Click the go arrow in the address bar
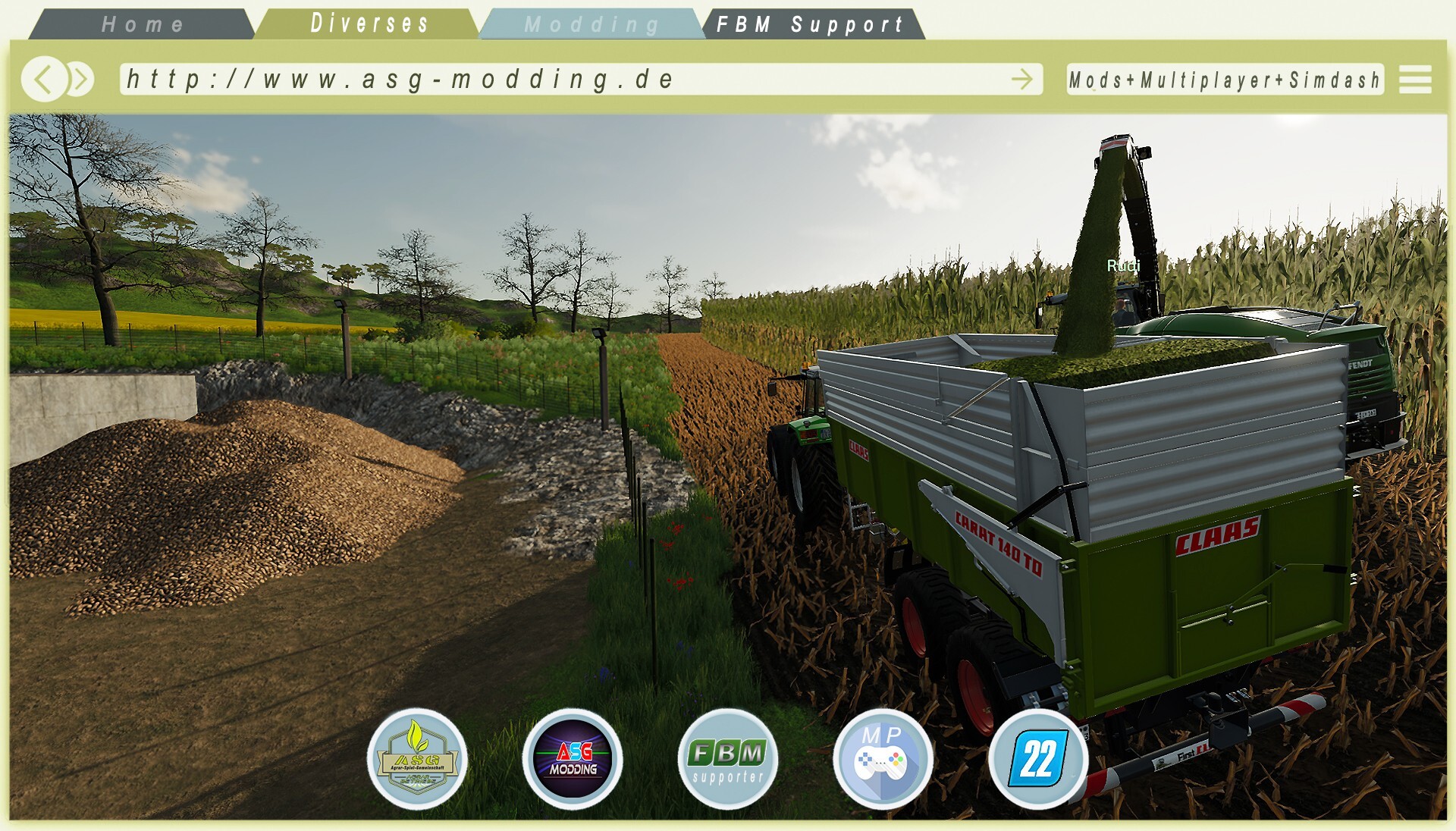 pyautogui.click(x=1021, y=79)
